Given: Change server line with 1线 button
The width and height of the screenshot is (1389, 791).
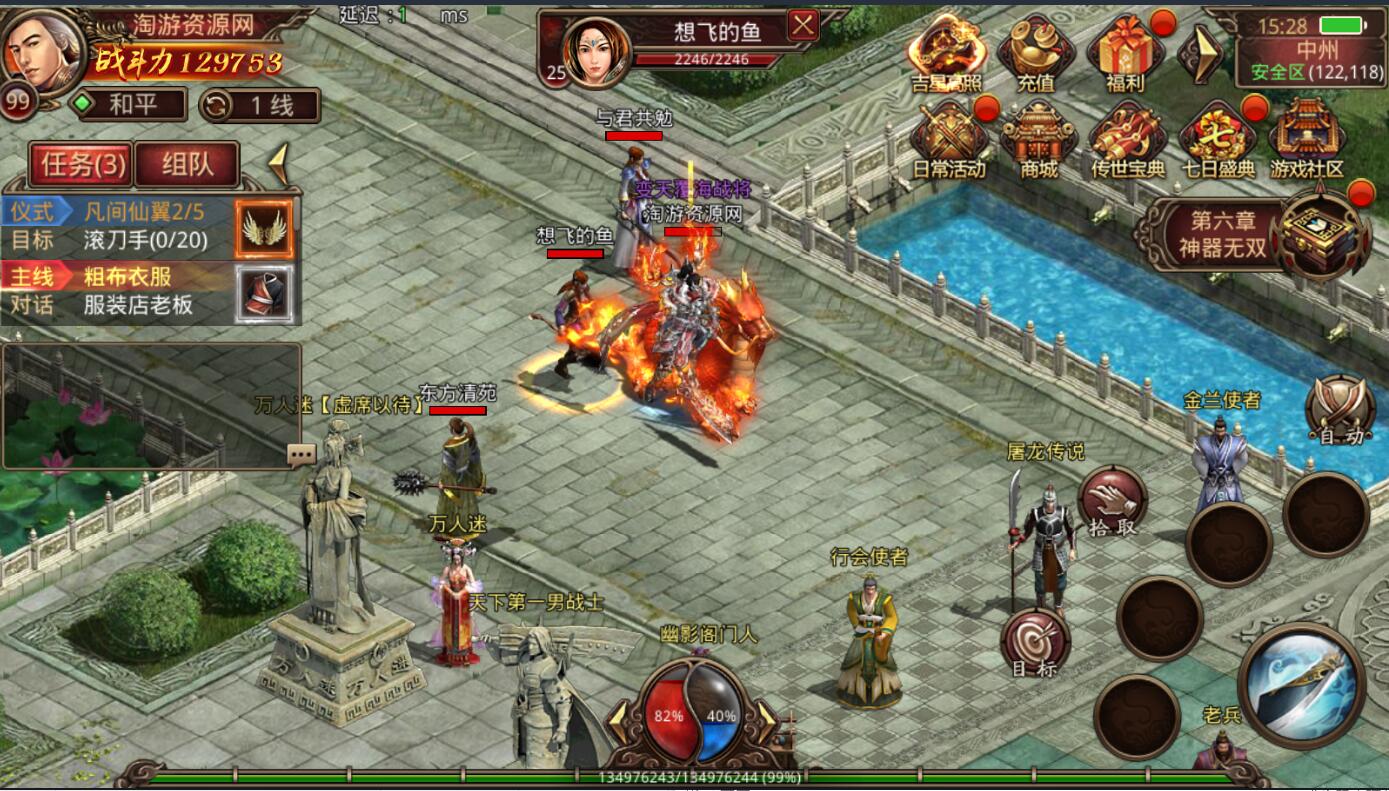Looking at the screenshot, I should point(260,105).
